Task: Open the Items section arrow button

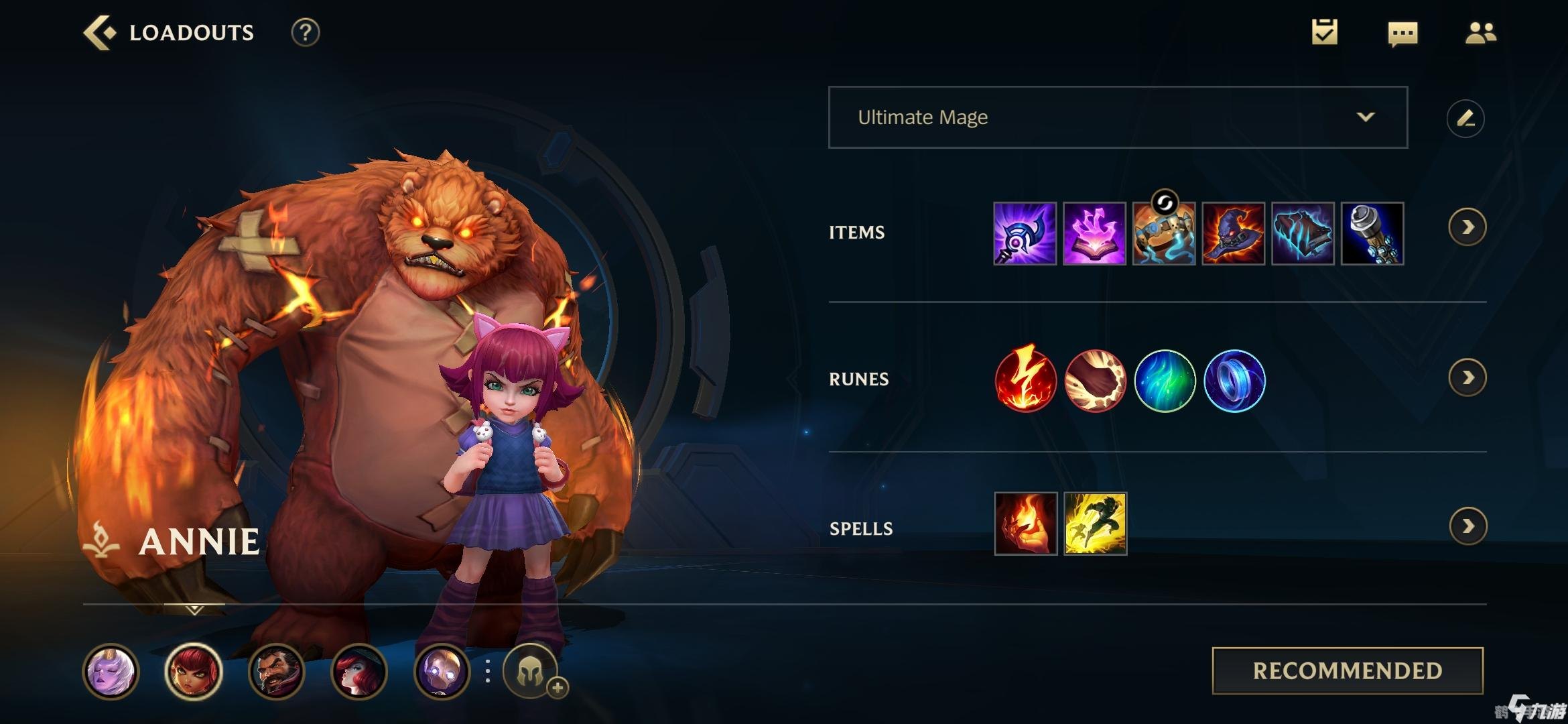Action: pyautogui.click(x=1467, y=227)
